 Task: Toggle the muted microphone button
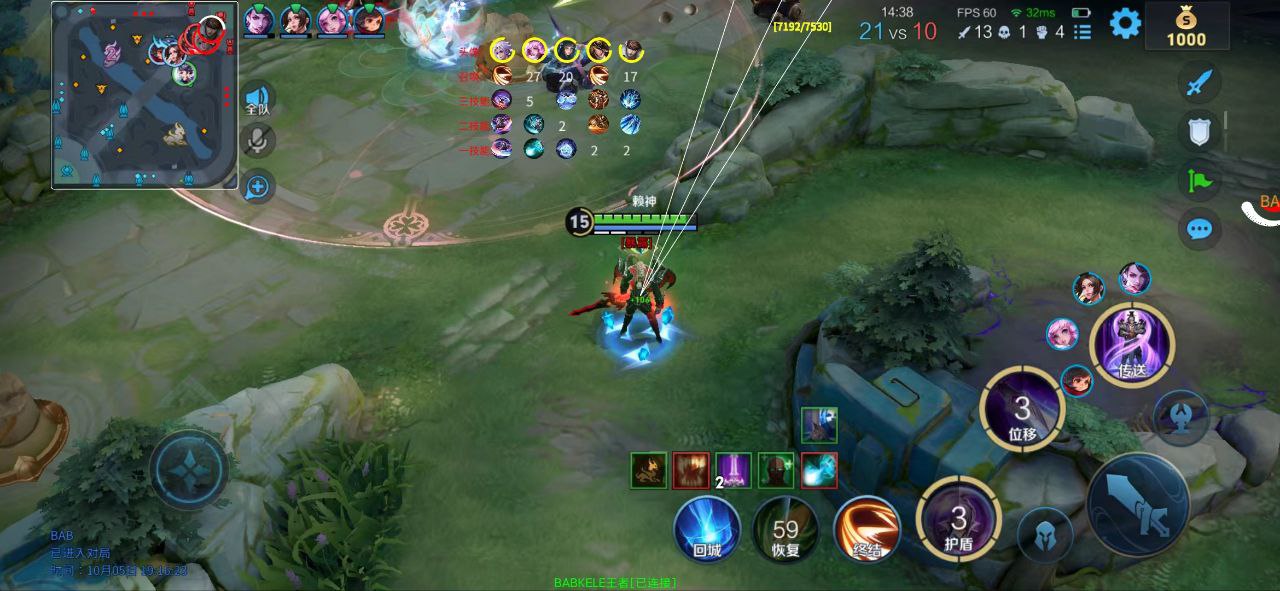pos(257,141)
